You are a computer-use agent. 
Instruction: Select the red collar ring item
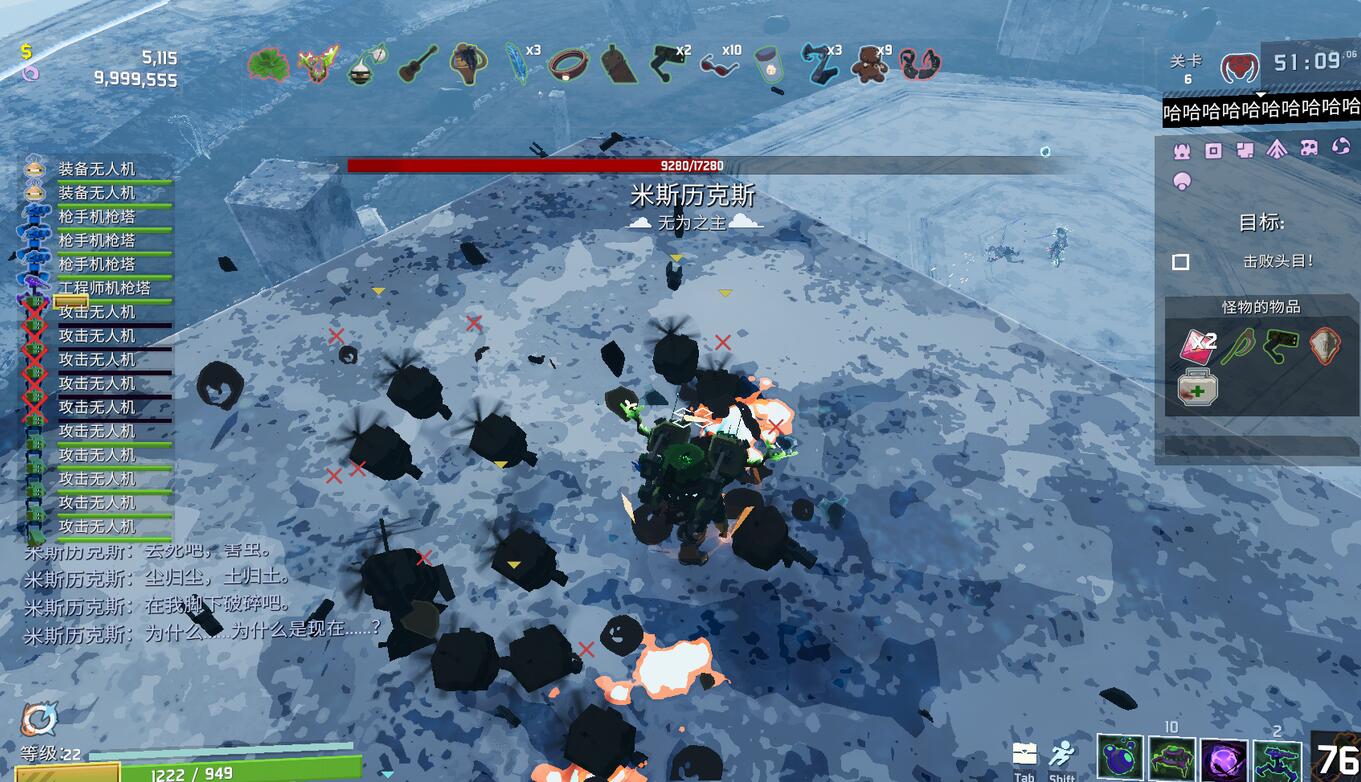click(567, 65)
